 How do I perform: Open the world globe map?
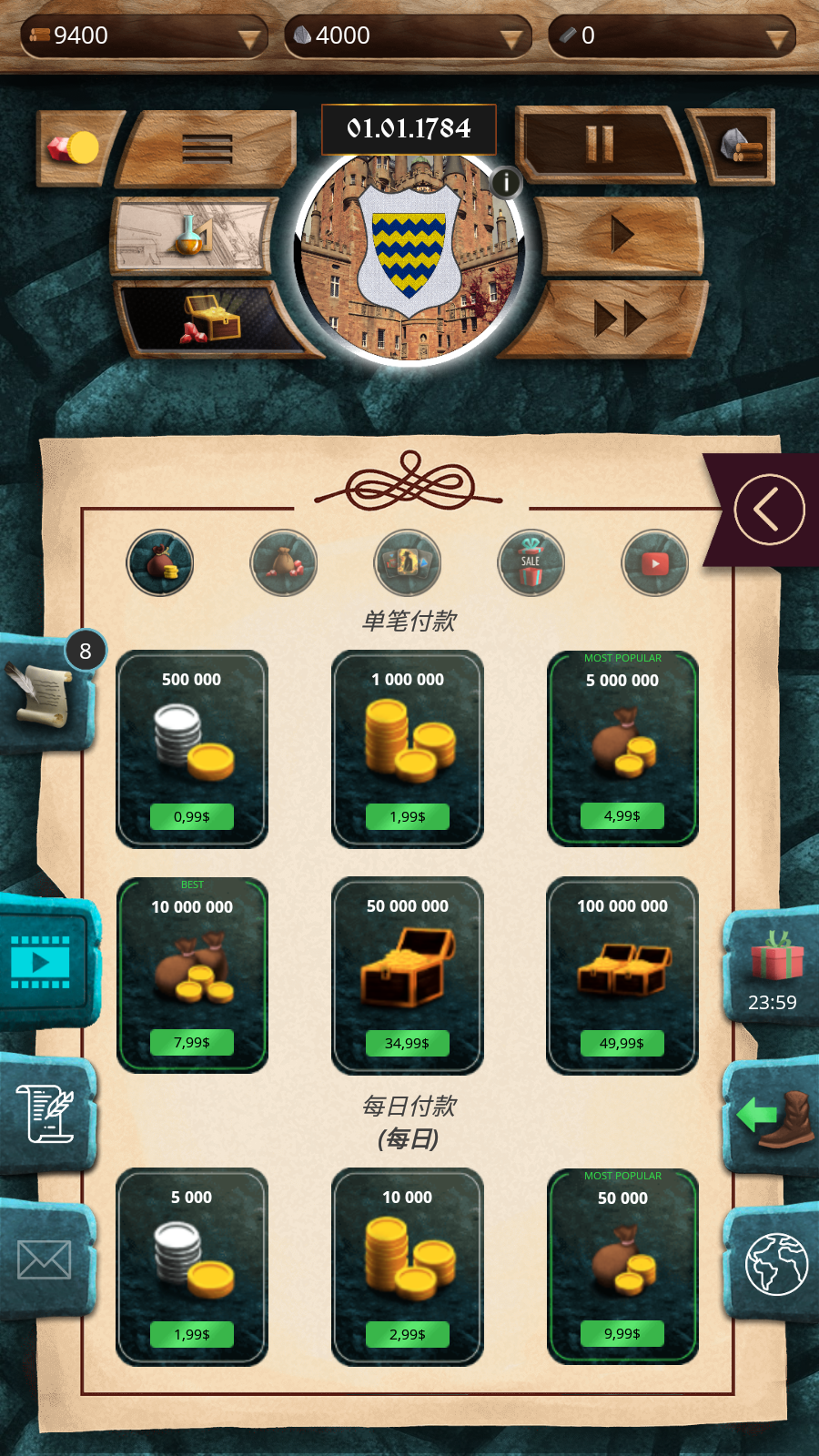pos(776,1263)
